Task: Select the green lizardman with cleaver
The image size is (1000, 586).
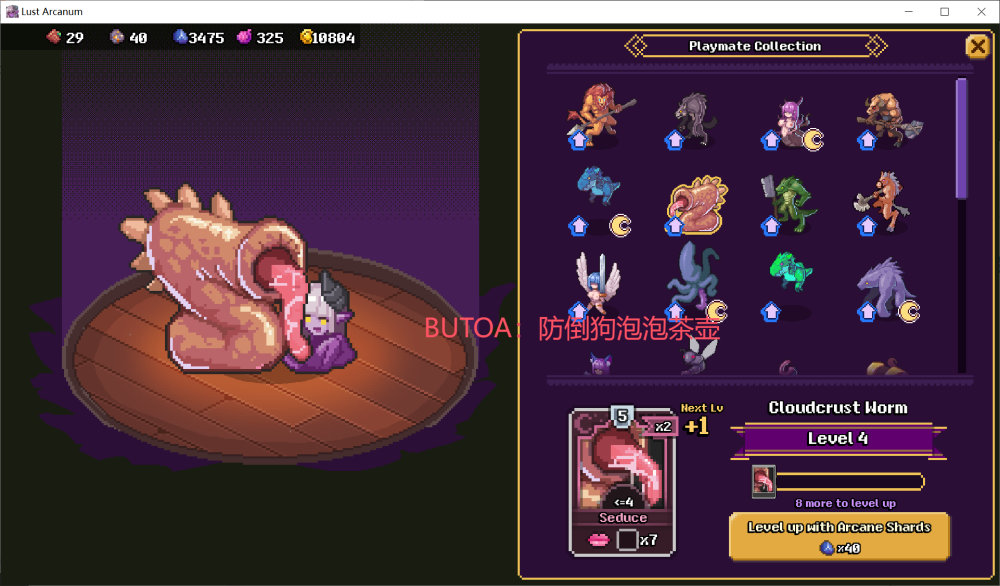Action: click(x=788, y=202)
